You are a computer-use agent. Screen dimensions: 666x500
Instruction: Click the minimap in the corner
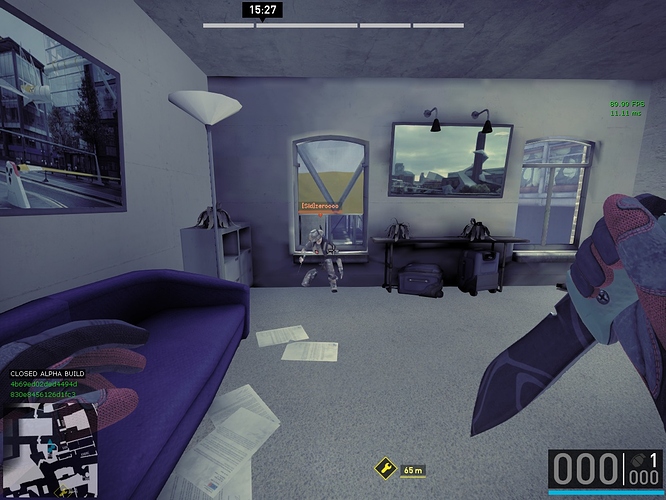pyautogui.click(x=51, y=448)
